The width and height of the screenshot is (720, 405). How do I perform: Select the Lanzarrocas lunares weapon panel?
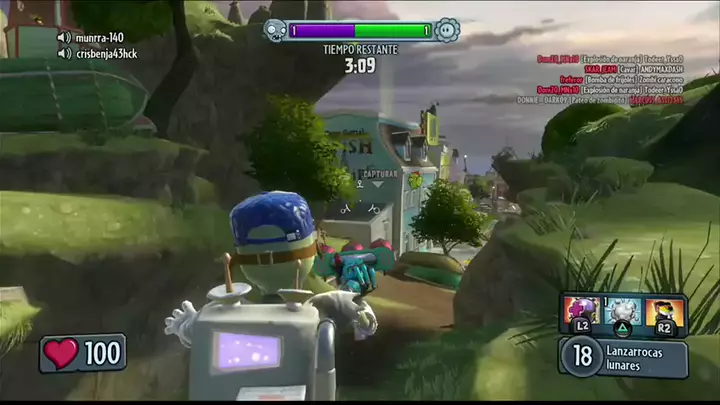coord(624,357)
